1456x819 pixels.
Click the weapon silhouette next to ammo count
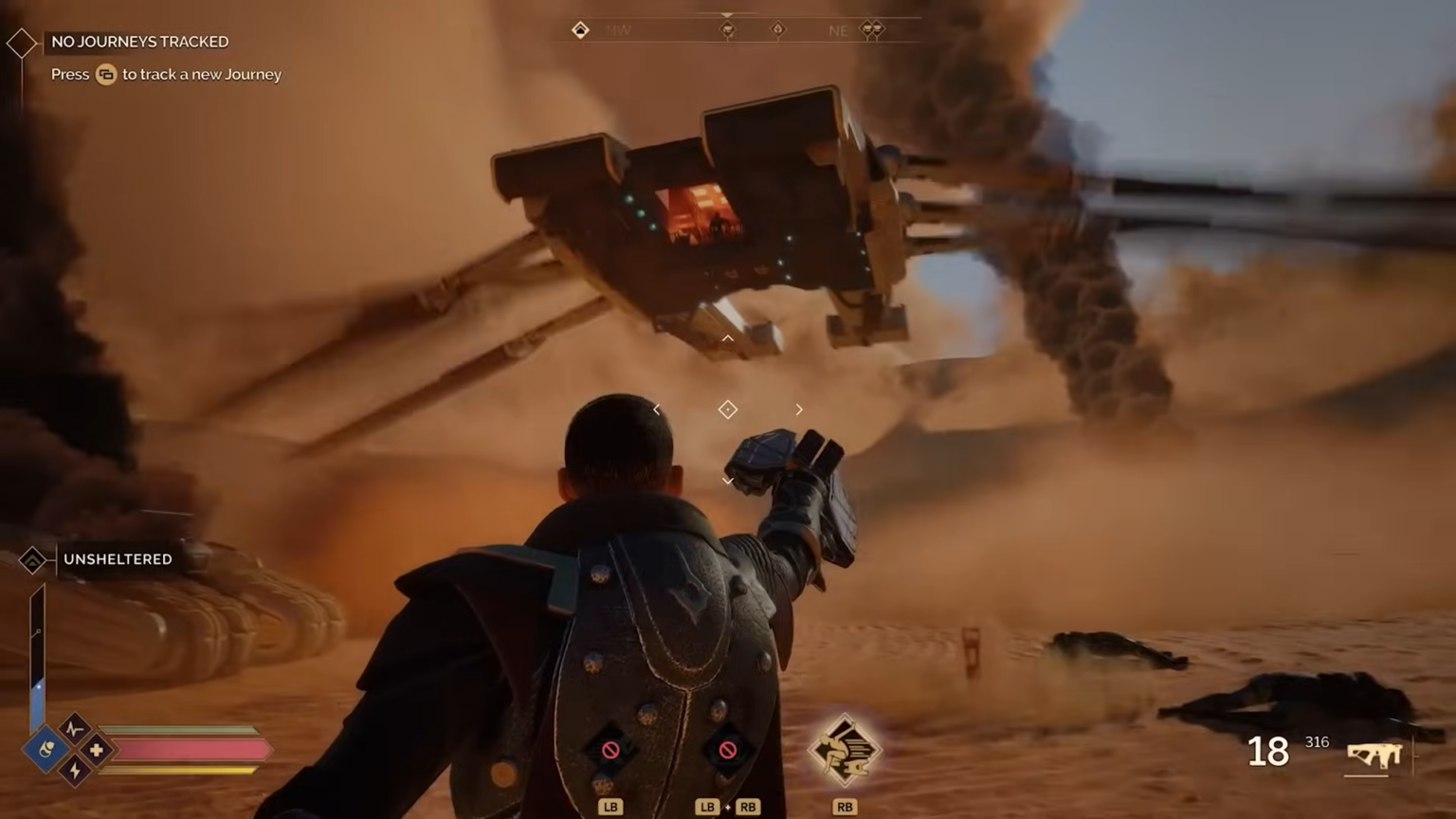click(x=1374, y=755)
